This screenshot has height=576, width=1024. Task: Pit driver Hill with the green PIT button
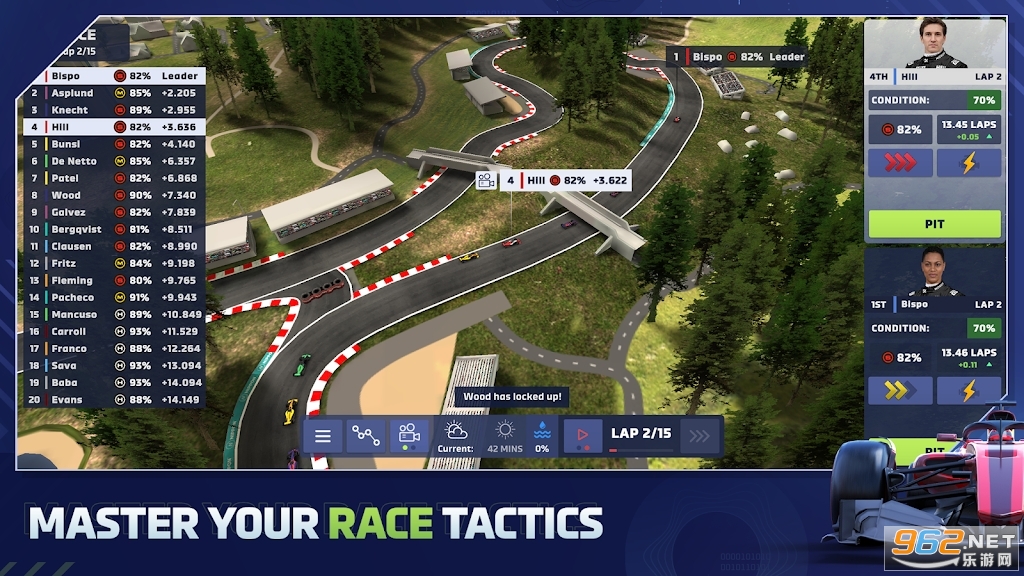(934, 224)
